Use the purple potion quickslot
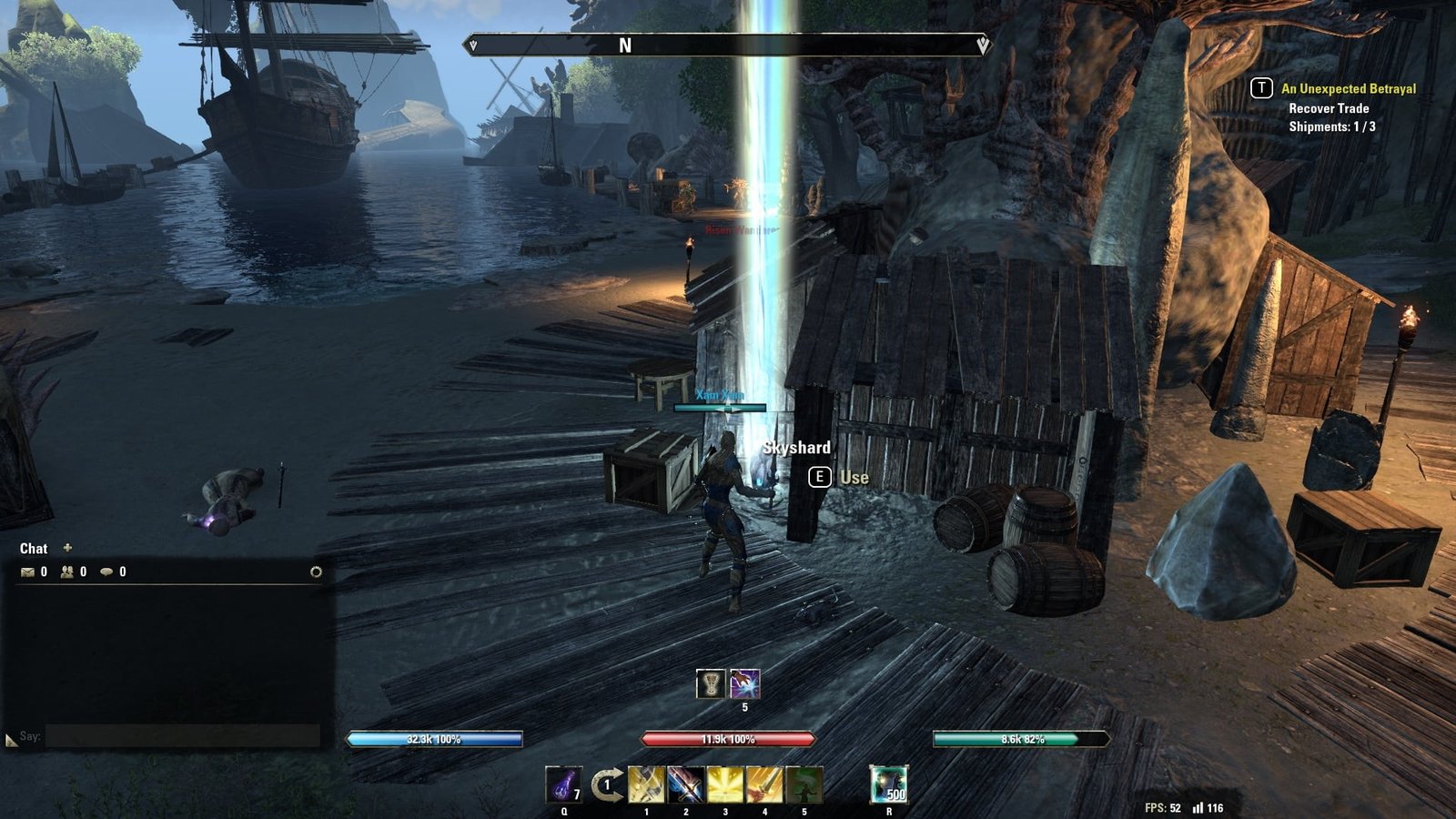 (x=563, y=784)
